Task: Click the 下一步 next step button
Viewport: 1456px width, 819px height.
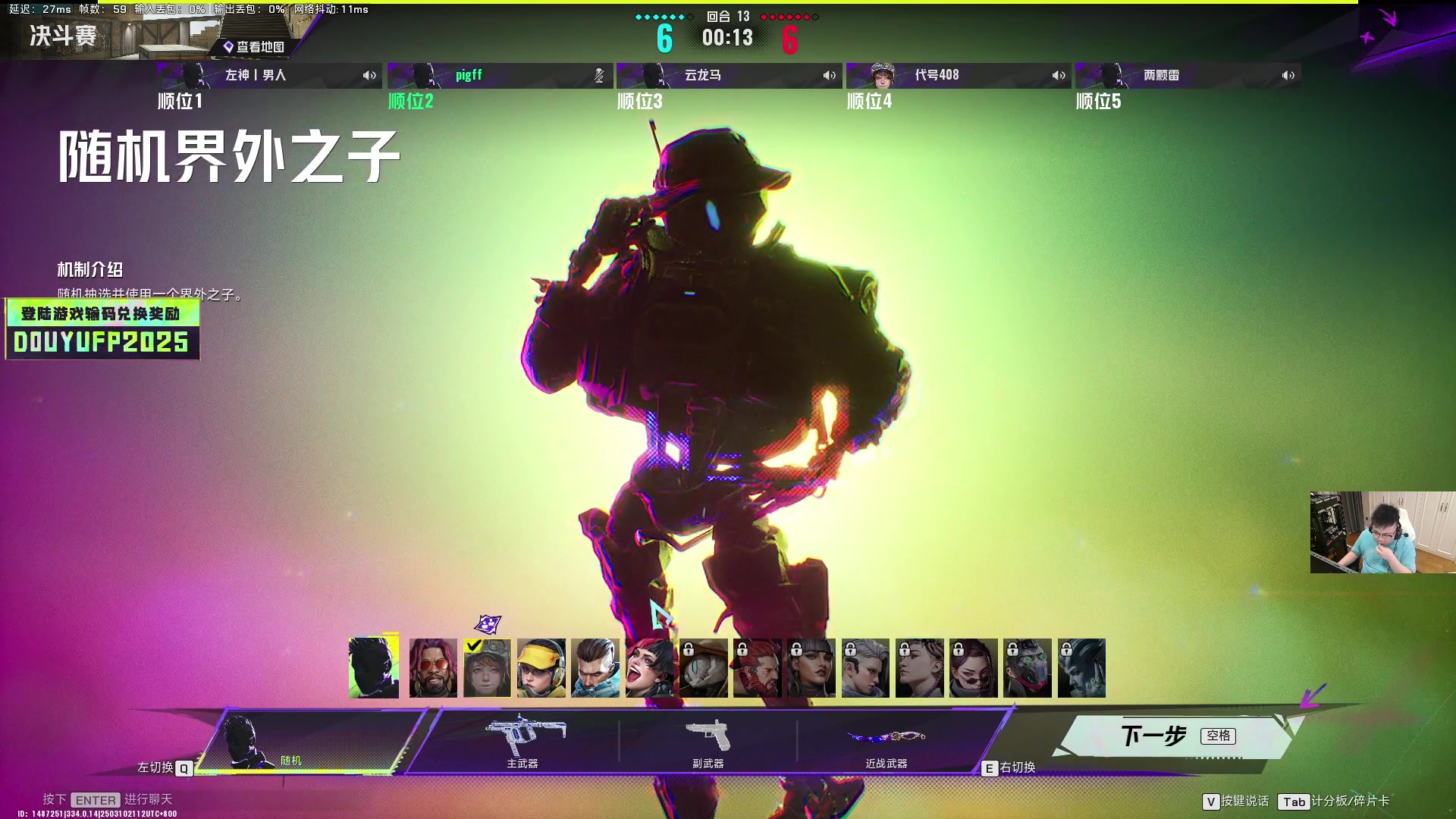Action: click(1175, 736)
